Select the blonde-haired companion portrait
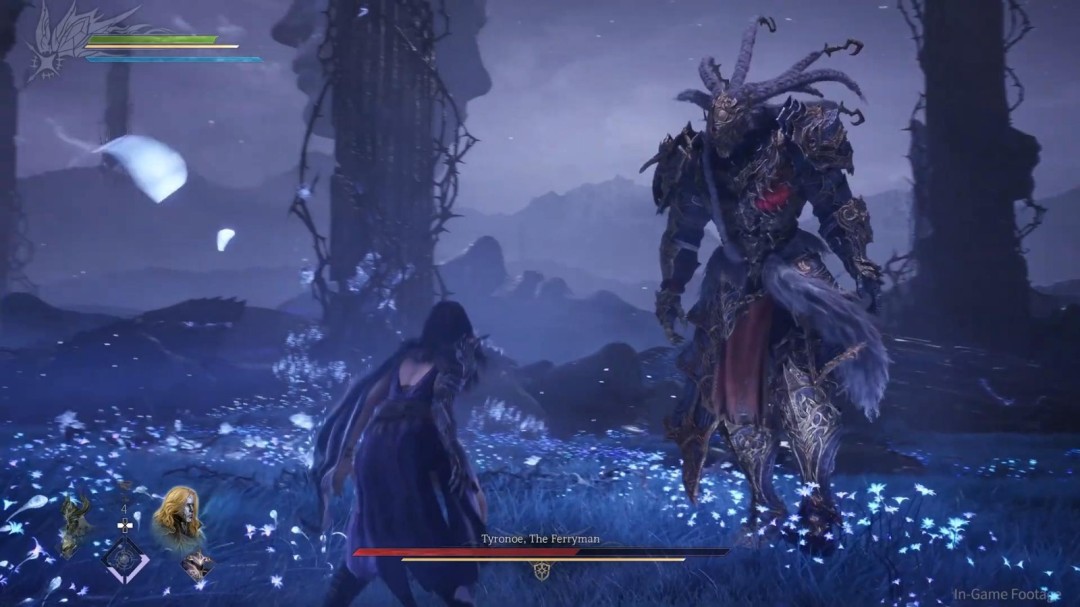 pyautogui.click(x=177, y=516)
